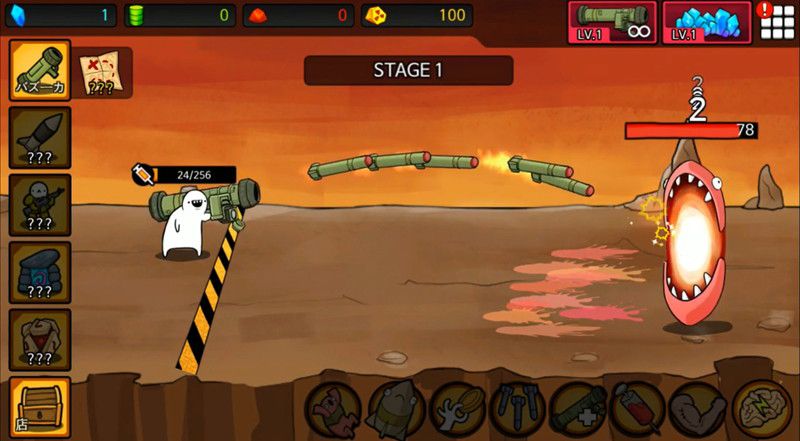Open the LV.1 bazooka upgrade panel
Viewport: 800px width, 441px height.
point(612,22)
